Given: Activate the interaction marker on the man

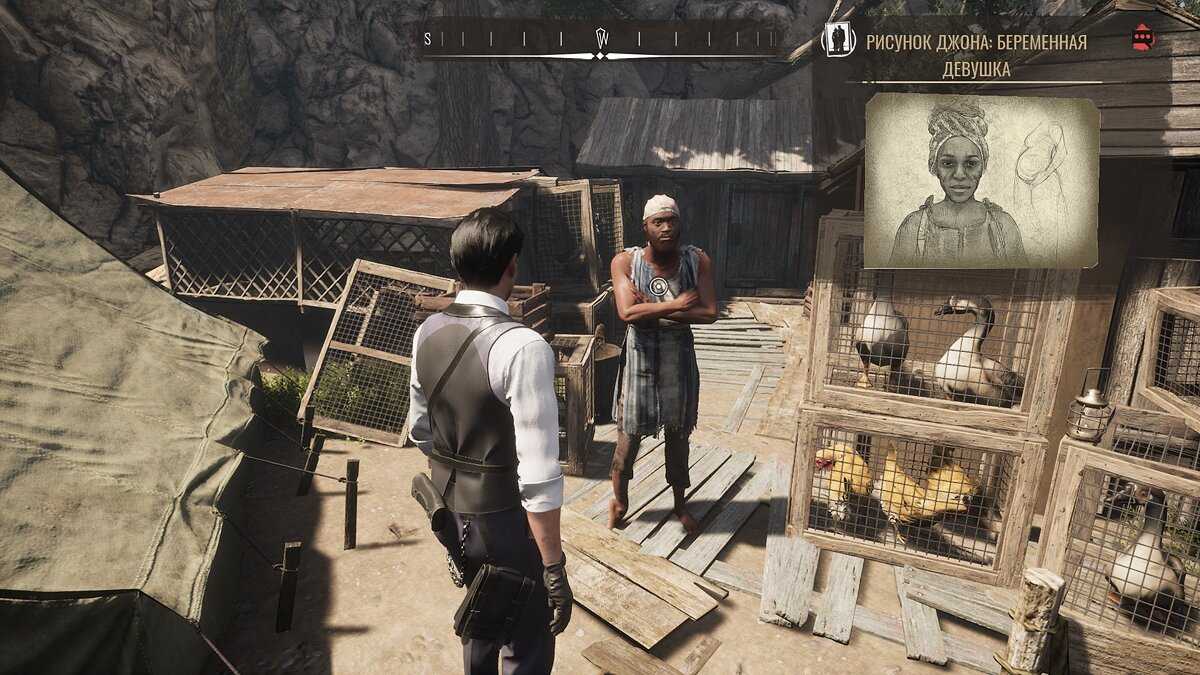Looking at the screenshot, I should 658,287.
